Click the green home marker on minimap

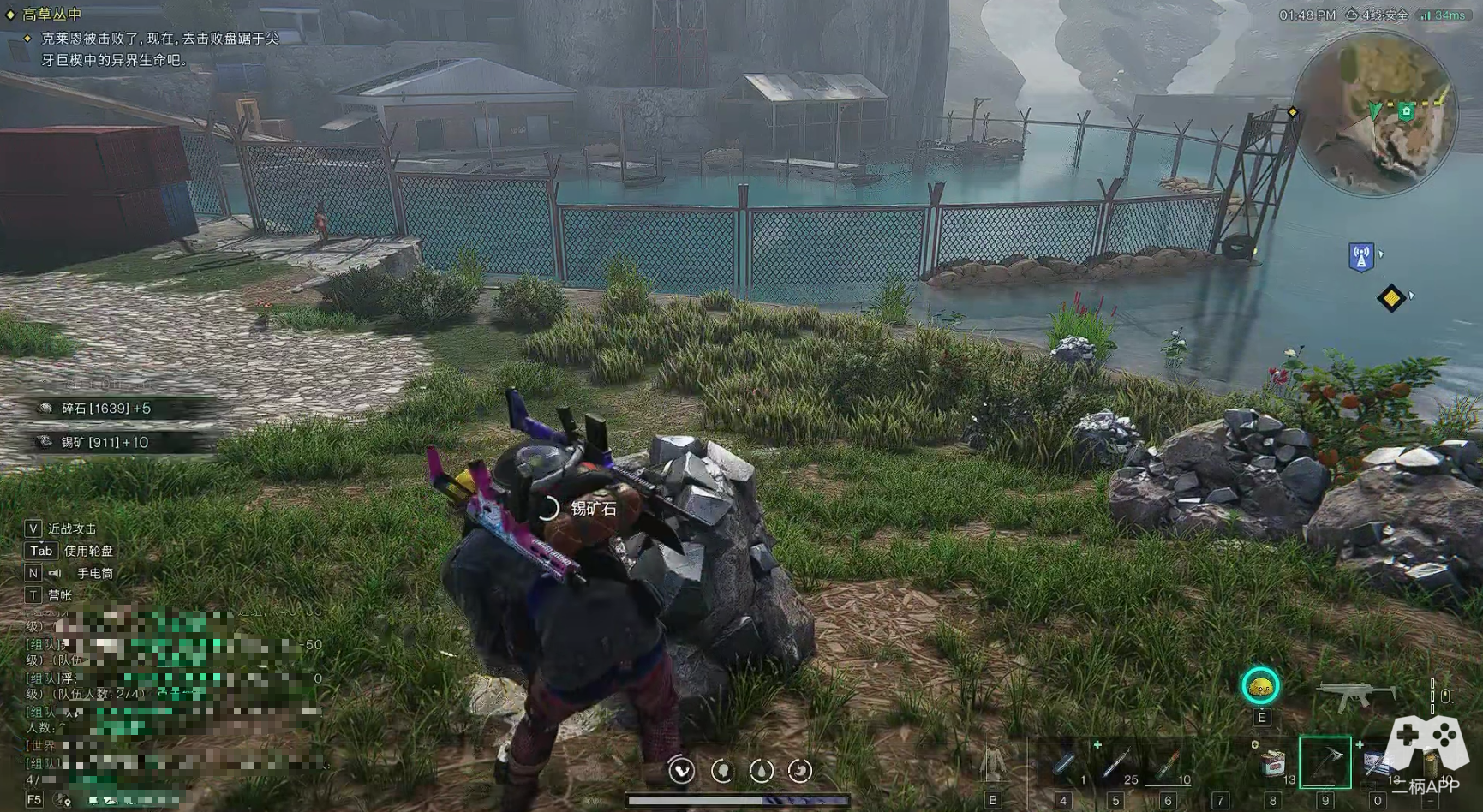coord(1406,111)
